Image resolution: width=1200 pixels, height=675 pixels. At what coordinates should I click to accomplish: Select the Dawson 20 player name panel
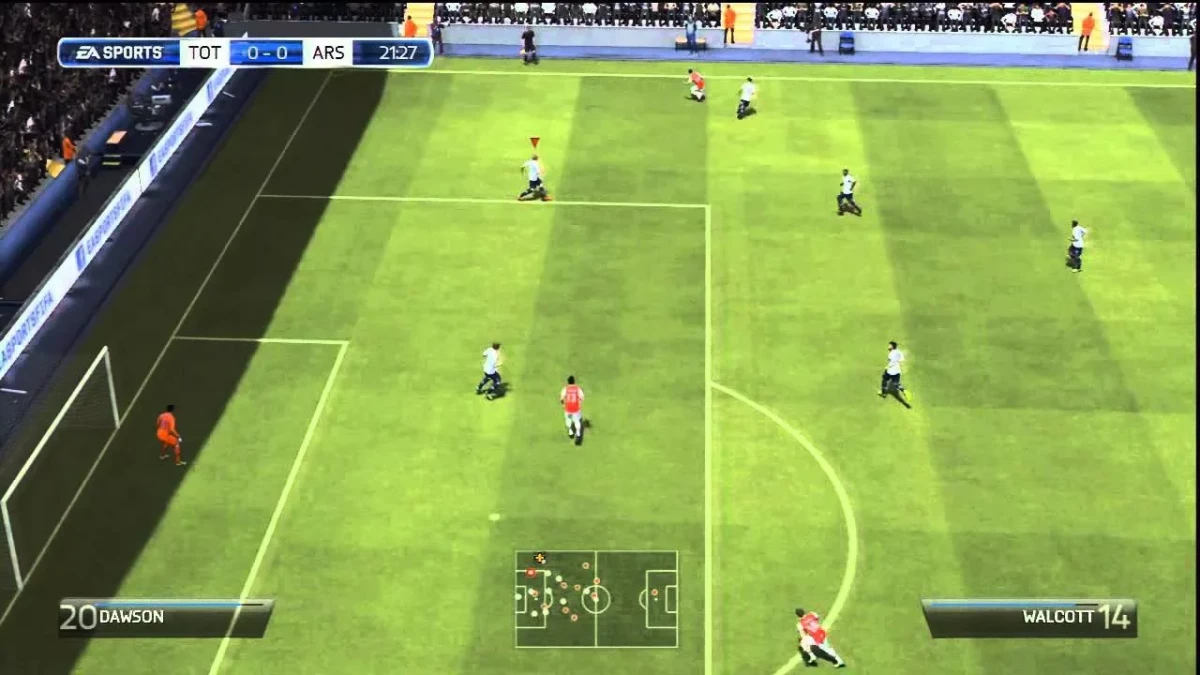pos(166,617)
